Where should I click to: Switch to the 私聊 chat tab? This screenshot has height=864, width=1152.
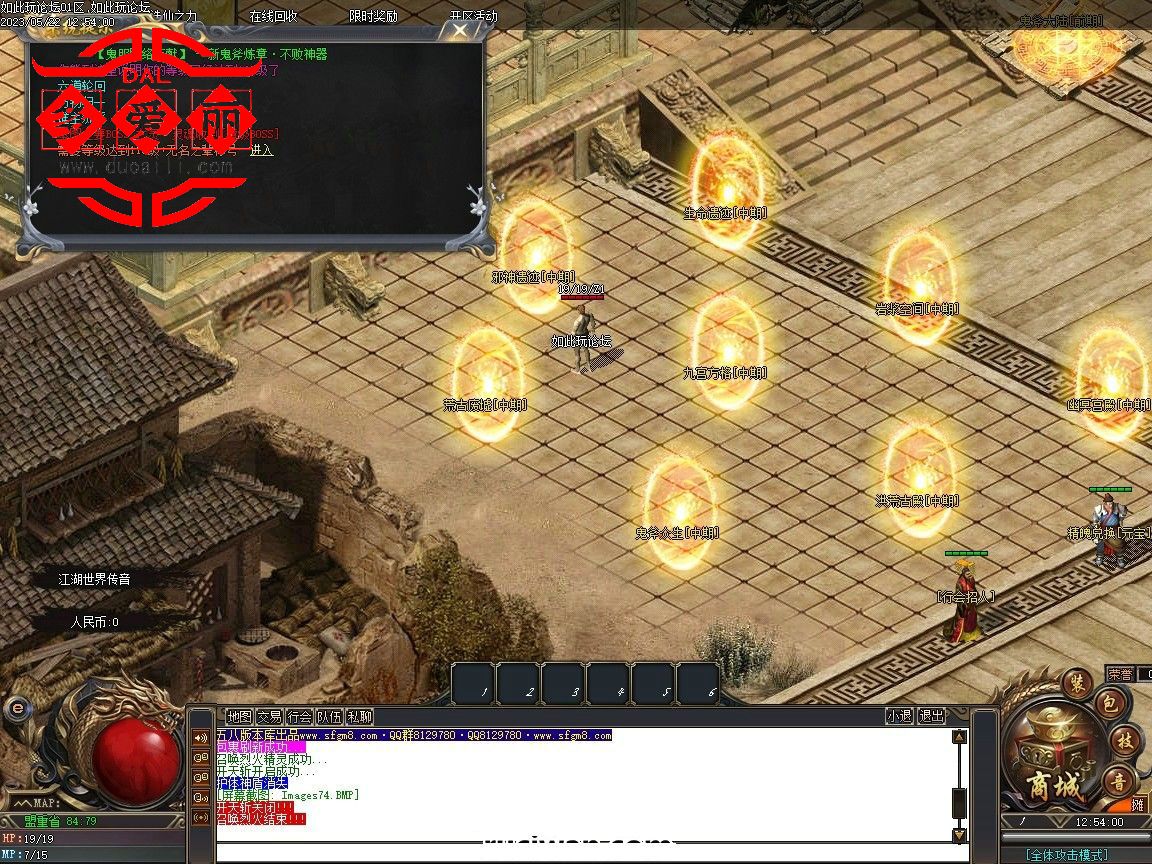click(x=359, y=716)
